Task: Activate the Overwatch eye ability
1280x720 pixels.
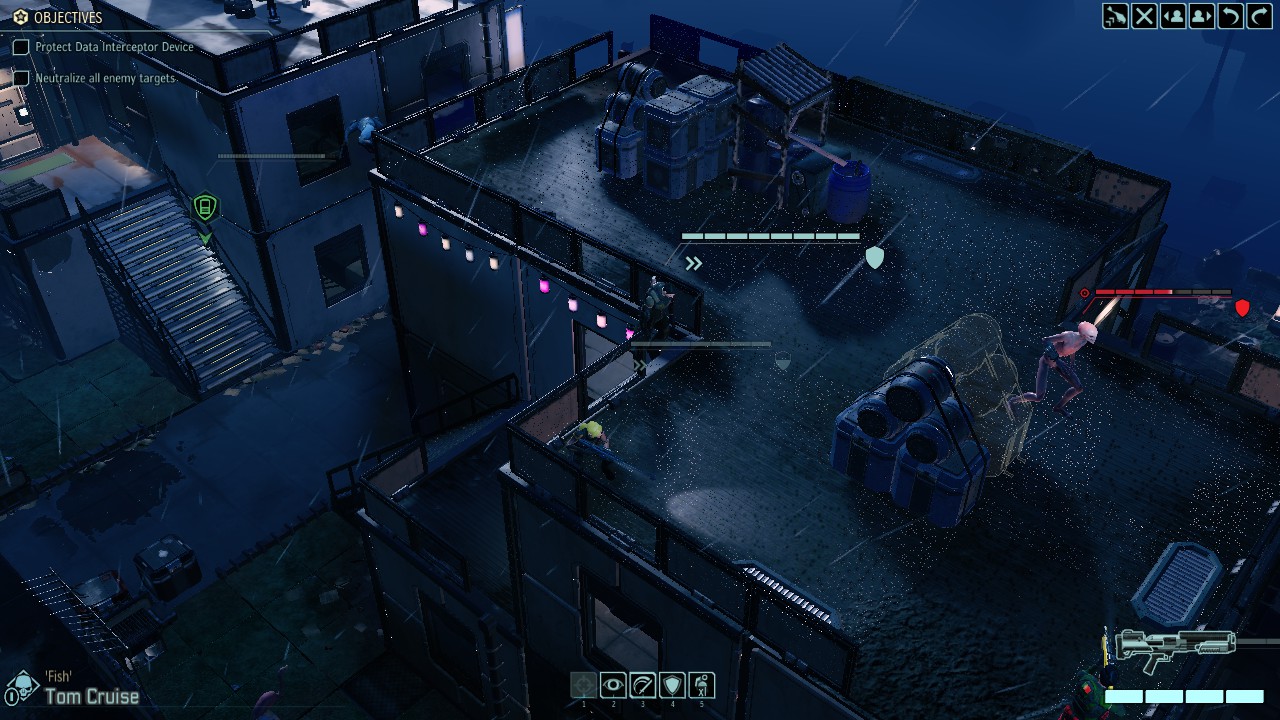Action: pyautogui.click(x=613, y=685)
